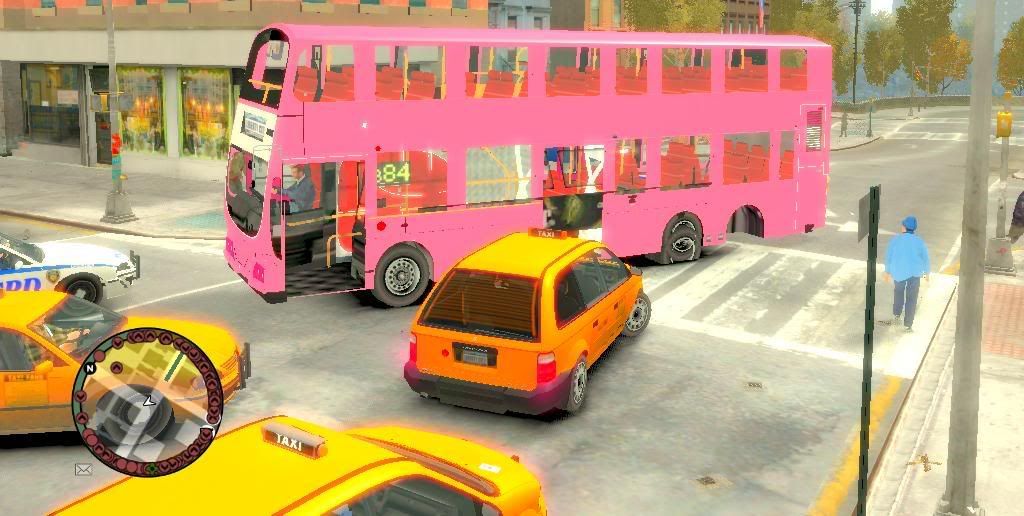Viewport: 1024px width, 516px height.
Task: Select the north N marker on the radar
Action: tap(90, 368)
